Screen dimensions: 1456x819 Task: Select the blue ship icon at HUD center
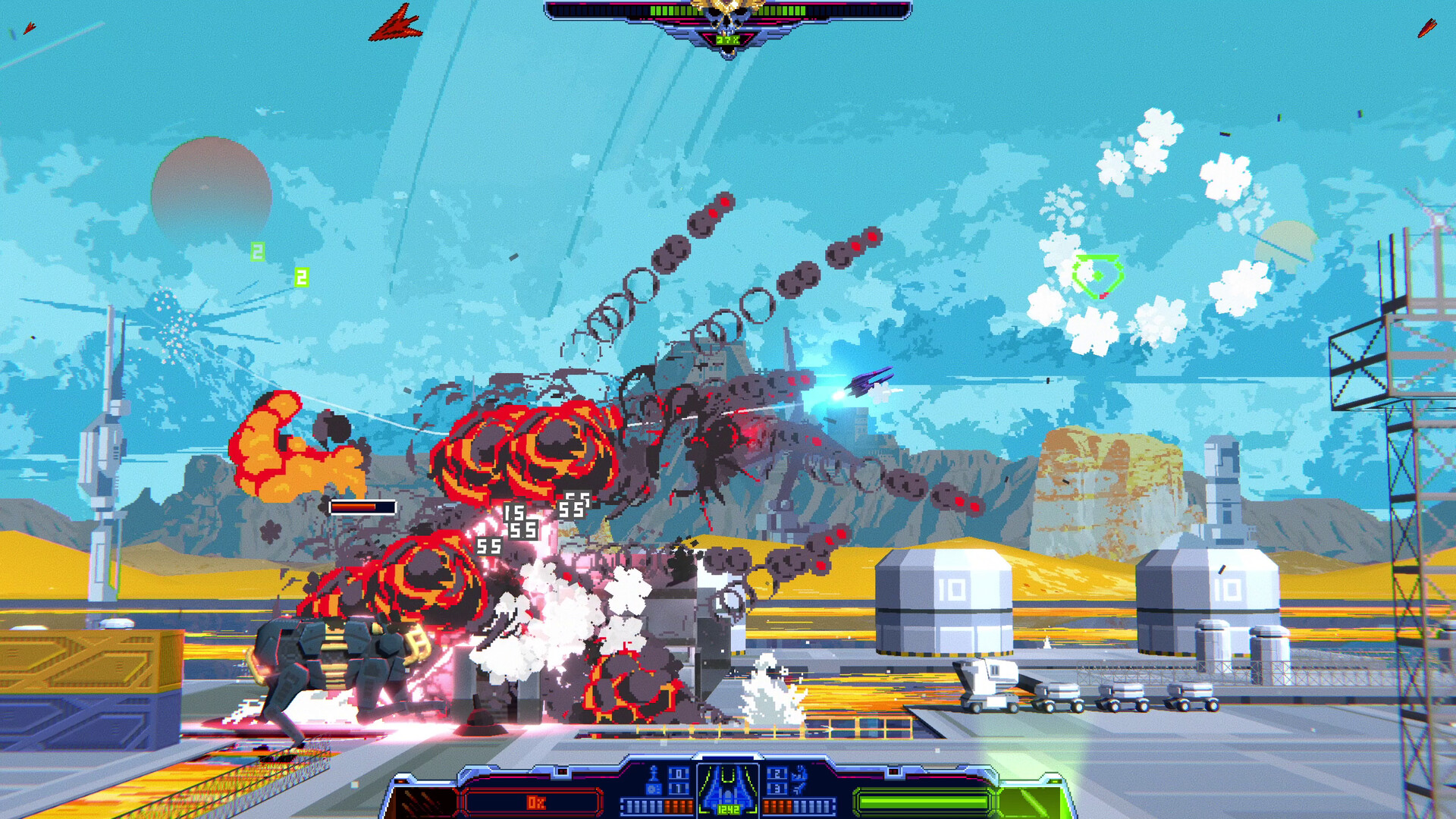[728, 787]
